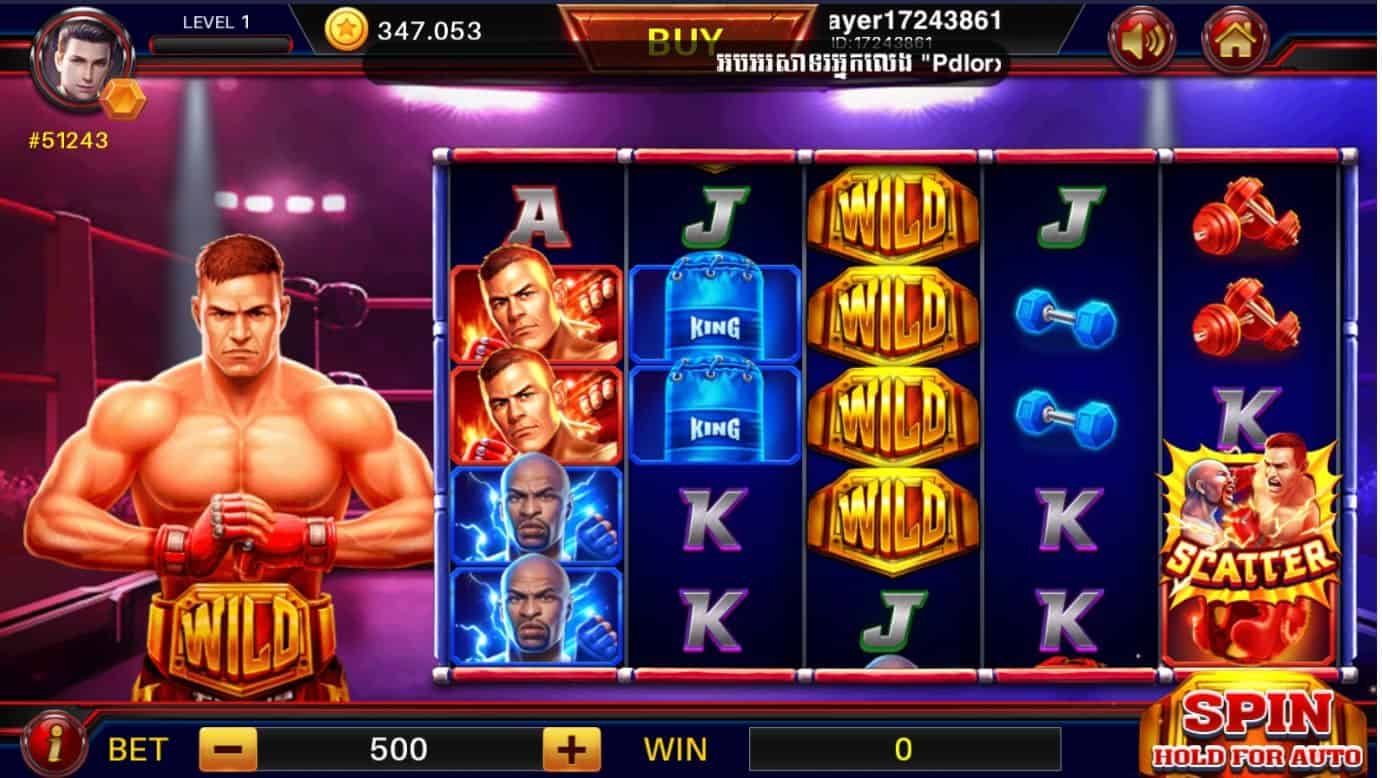Increase the bet with the plus button
The width and height of the screenshot is (1382, 778).
(571, 748)
